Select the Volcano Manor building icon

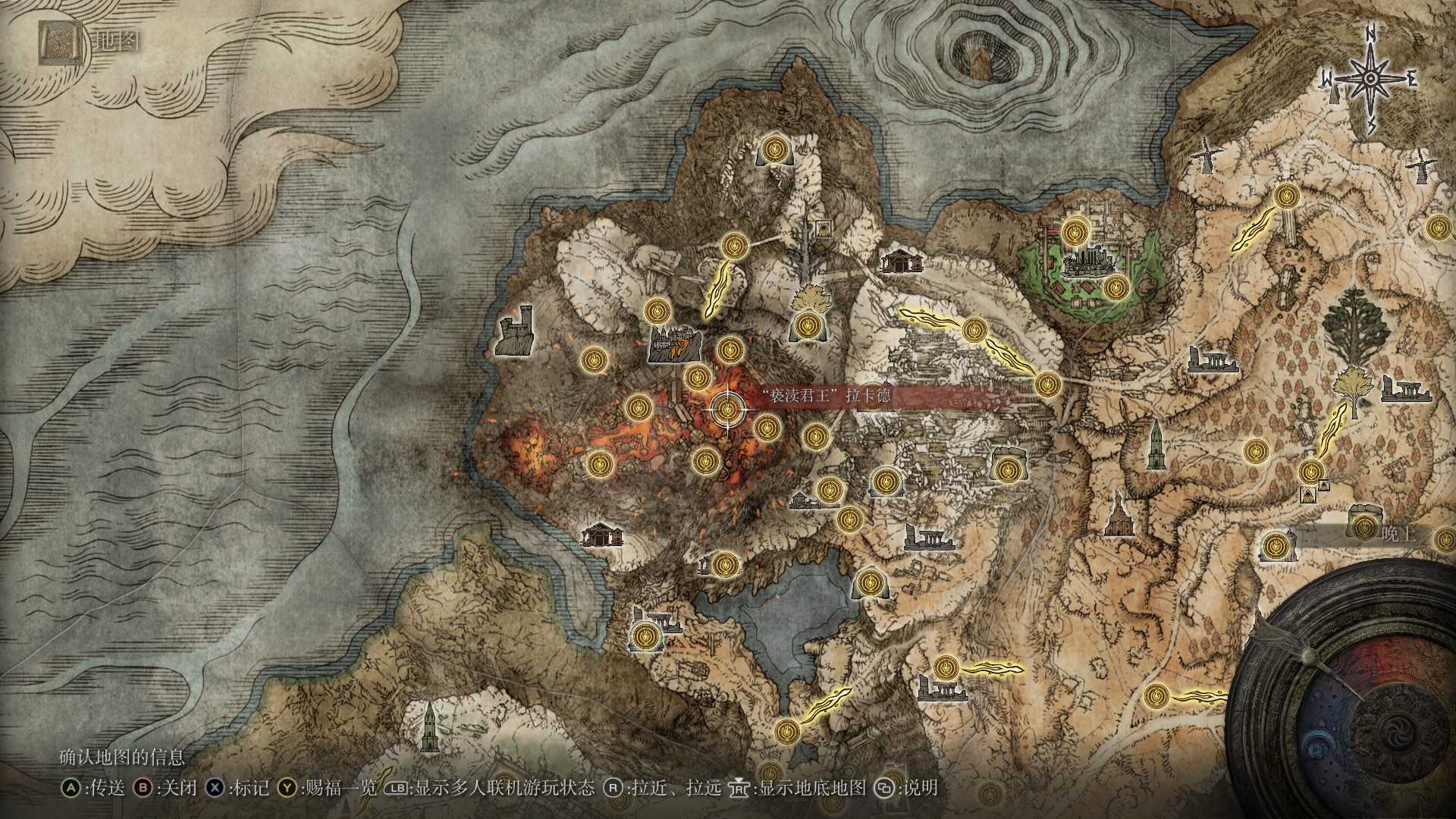click(673, 344)
